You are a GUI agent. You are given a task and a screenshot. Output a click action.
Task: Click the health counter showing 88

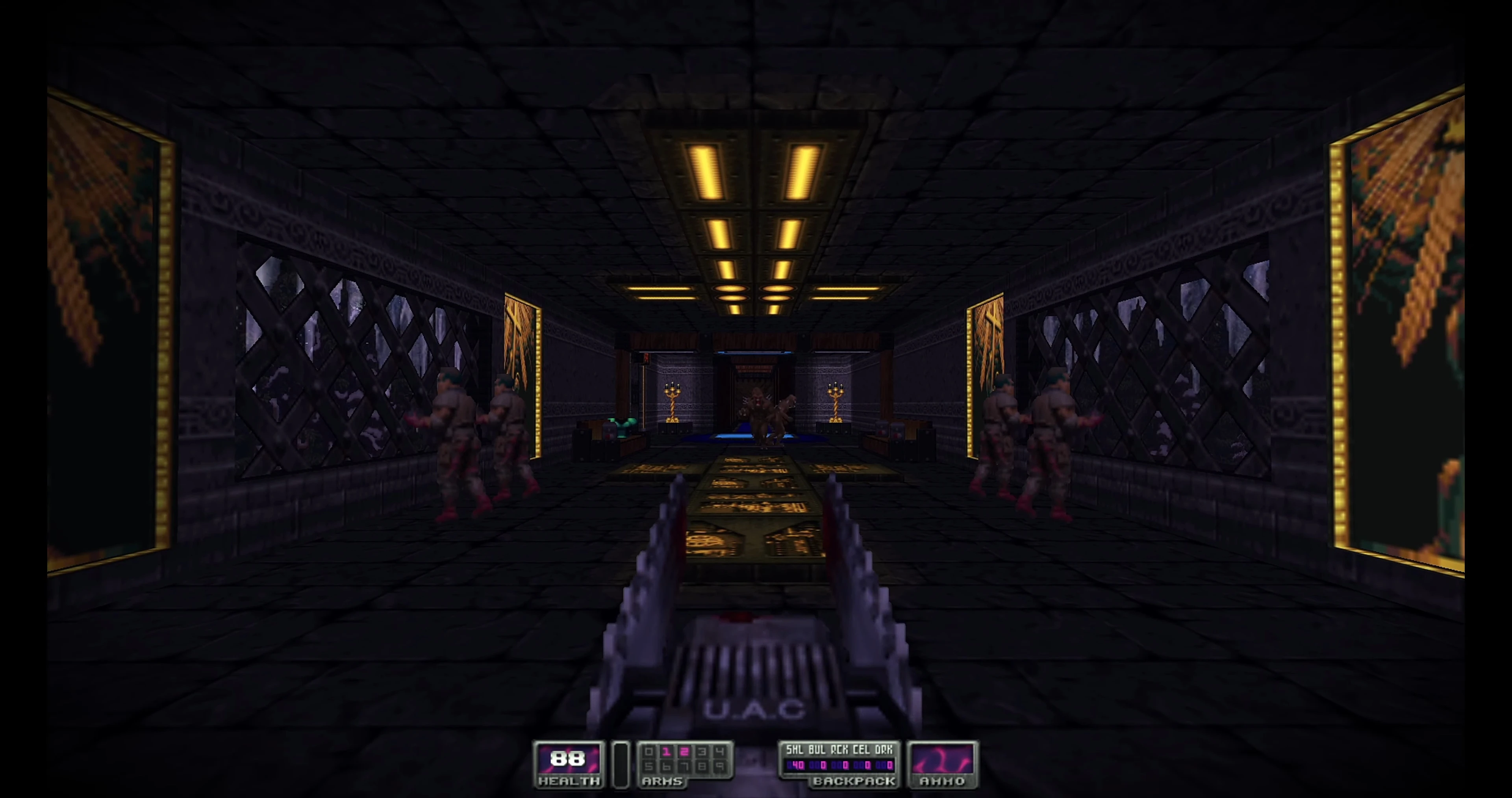pyautogui.click(x=568, y=759)
